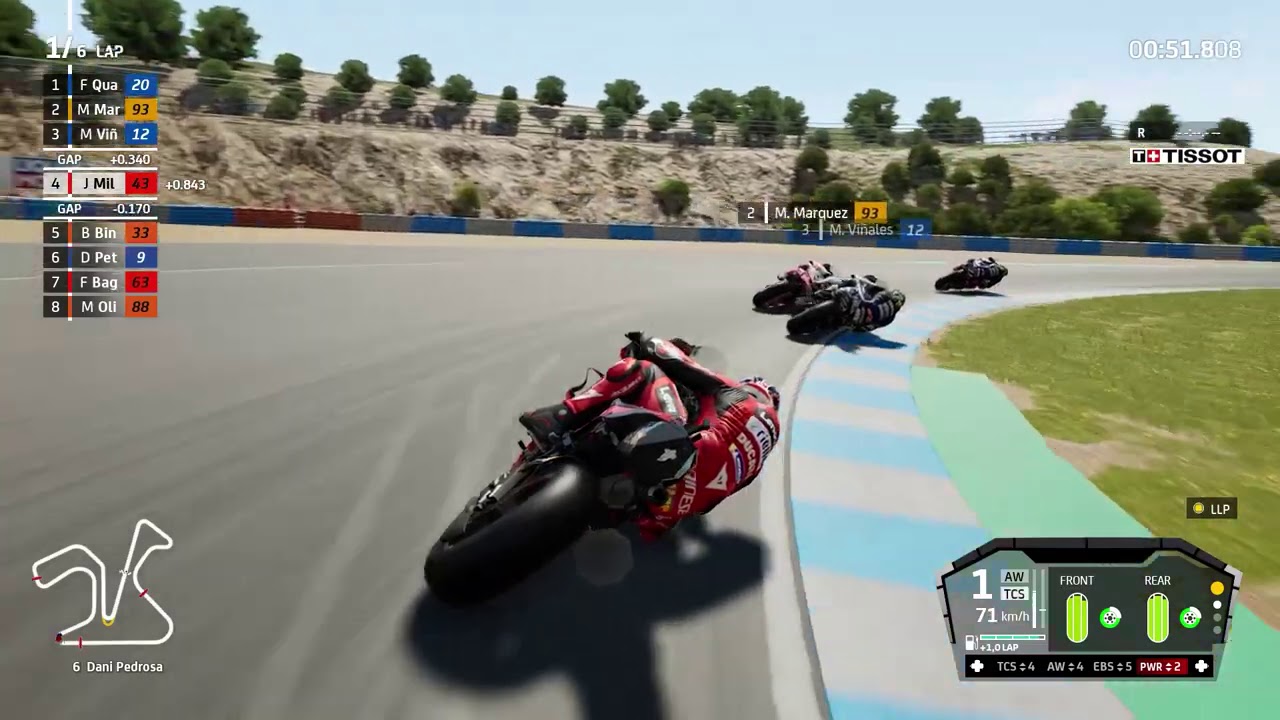This screenshot has width=1280, height=720.
Task: Click the front brake disc icon
Action: [x=1110, y=618]
